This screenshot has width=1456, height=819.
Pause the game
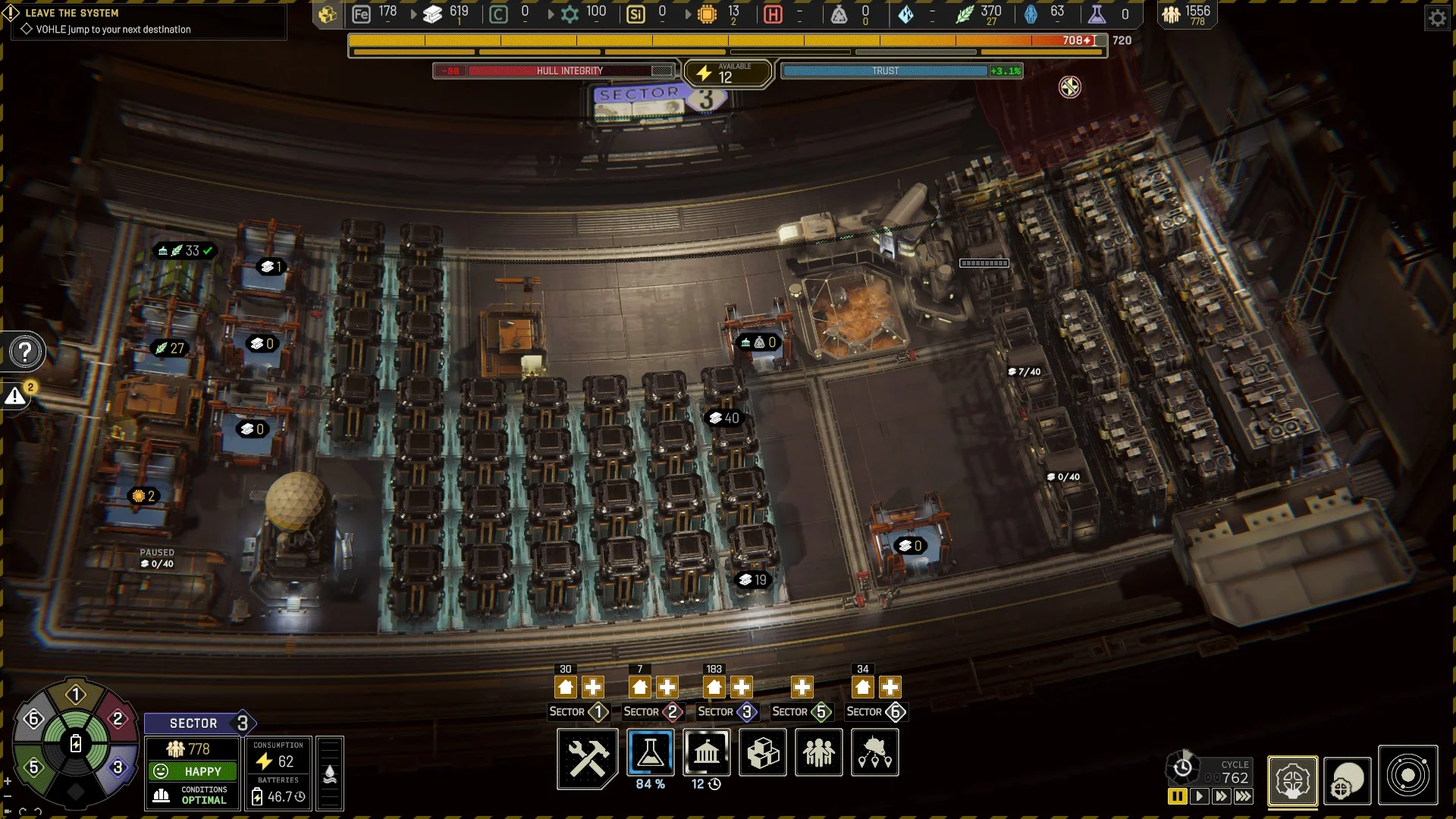1177,796
